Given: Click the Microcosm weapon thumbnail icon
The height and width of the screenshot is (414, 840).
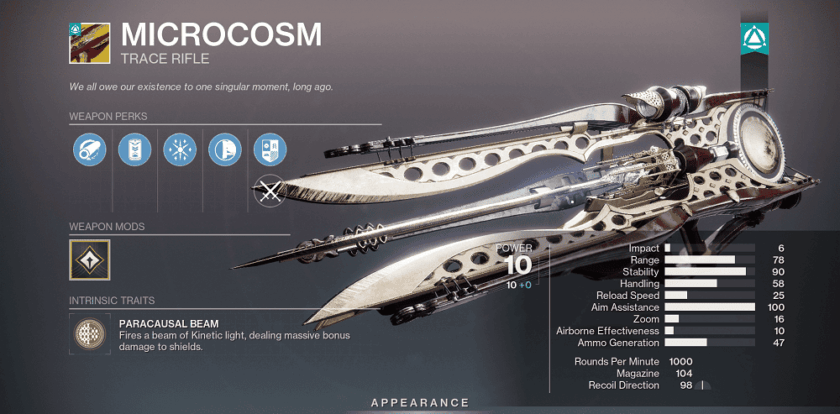Looking at the screenshot, I should [90, 42].
